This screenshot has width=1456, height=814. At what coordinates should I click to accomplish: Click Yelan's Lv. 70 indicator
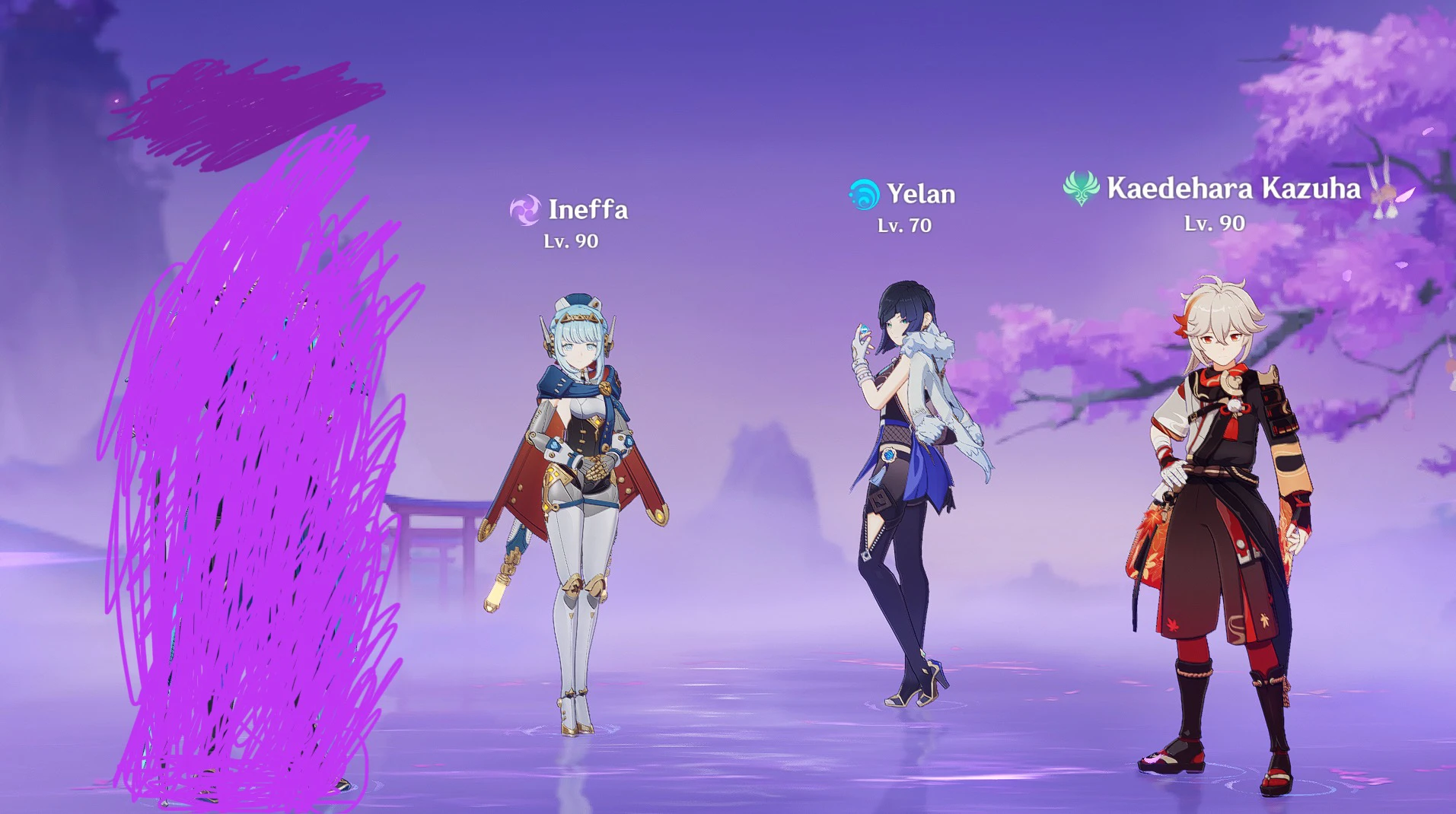click(x=906, y=225)
